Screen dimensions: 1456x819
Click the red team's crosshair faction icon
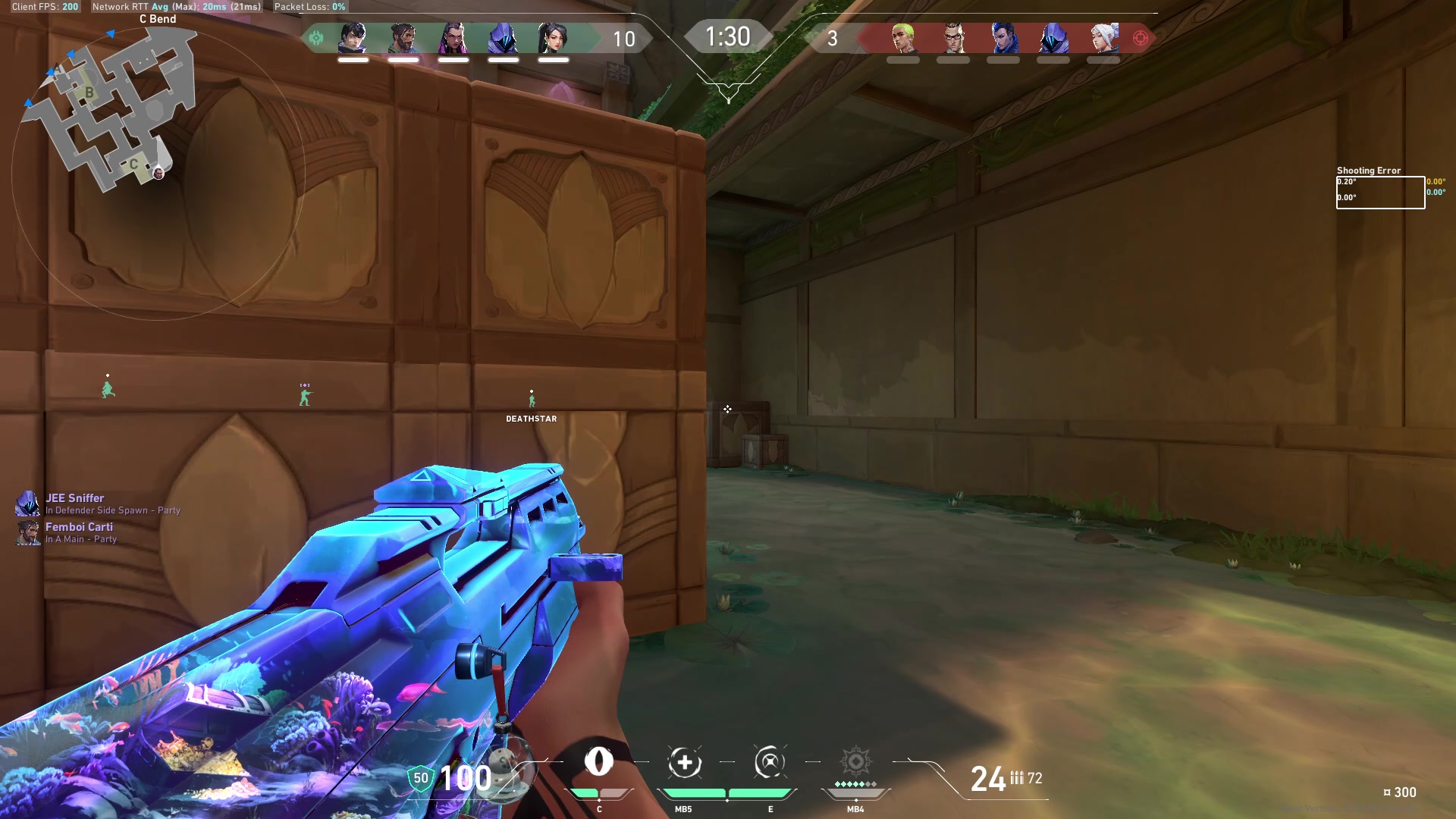pyautogui.click(x=1139, y=36)
